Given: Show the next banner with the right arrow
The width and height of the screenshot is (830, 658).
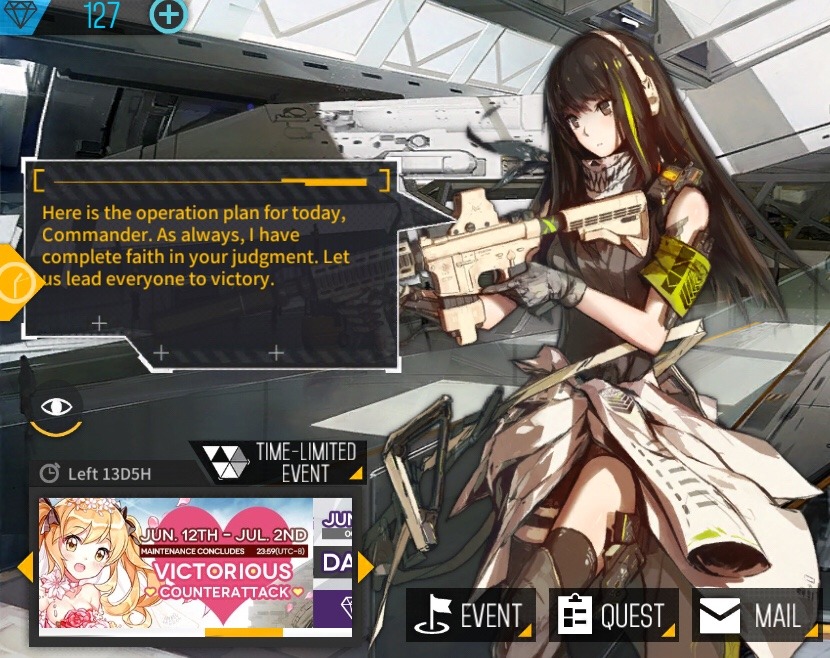Looking at the screenshot, I should point(365,567).
